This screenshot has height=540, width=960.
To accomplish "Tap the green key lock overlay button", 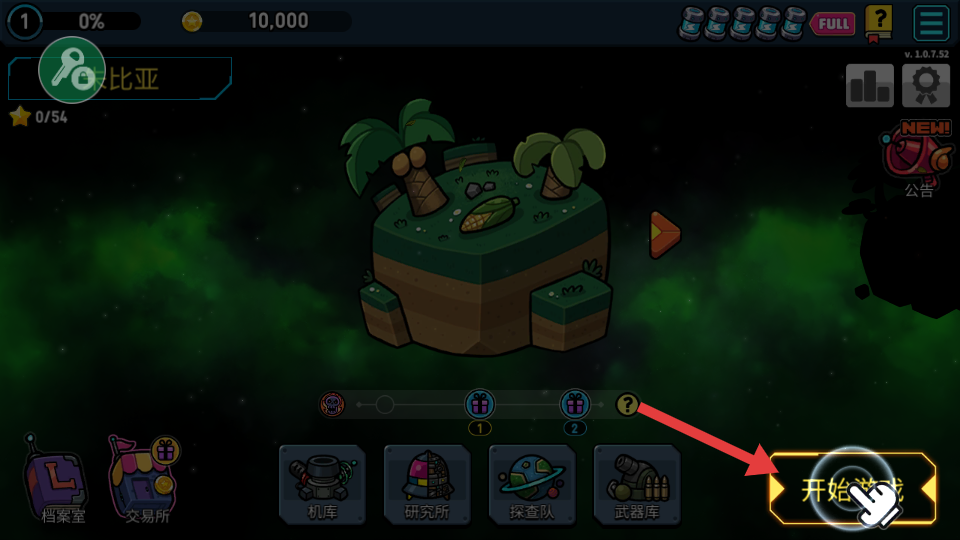I will pos(72,70).
